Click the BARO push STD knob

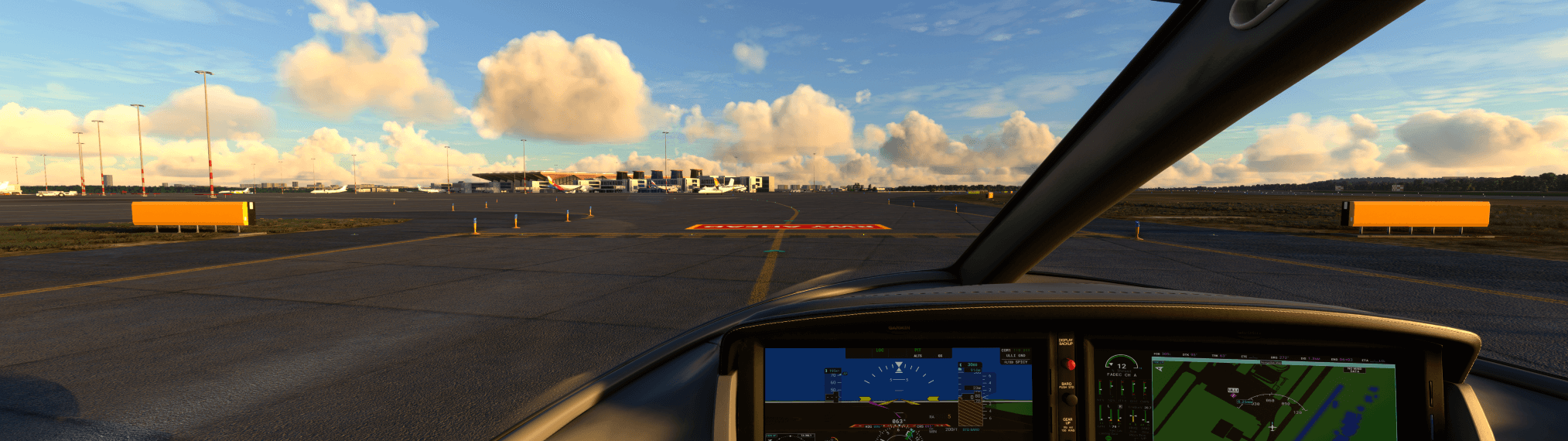[1071, 399]
